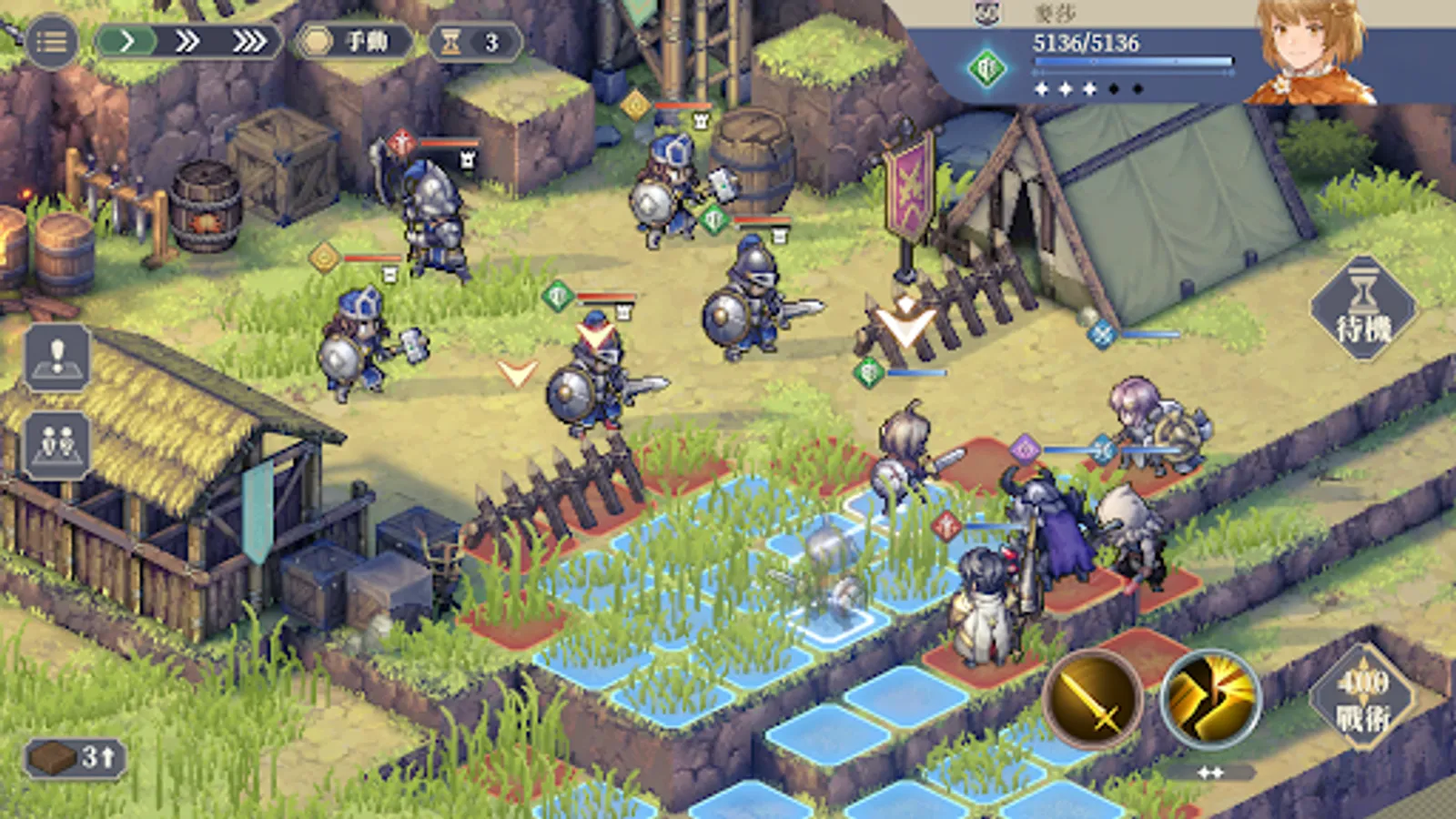Set battle speed to single arrow
The width and height of the screenshot is (1456, 819).
pyautogui.click(x=127, y=42)
